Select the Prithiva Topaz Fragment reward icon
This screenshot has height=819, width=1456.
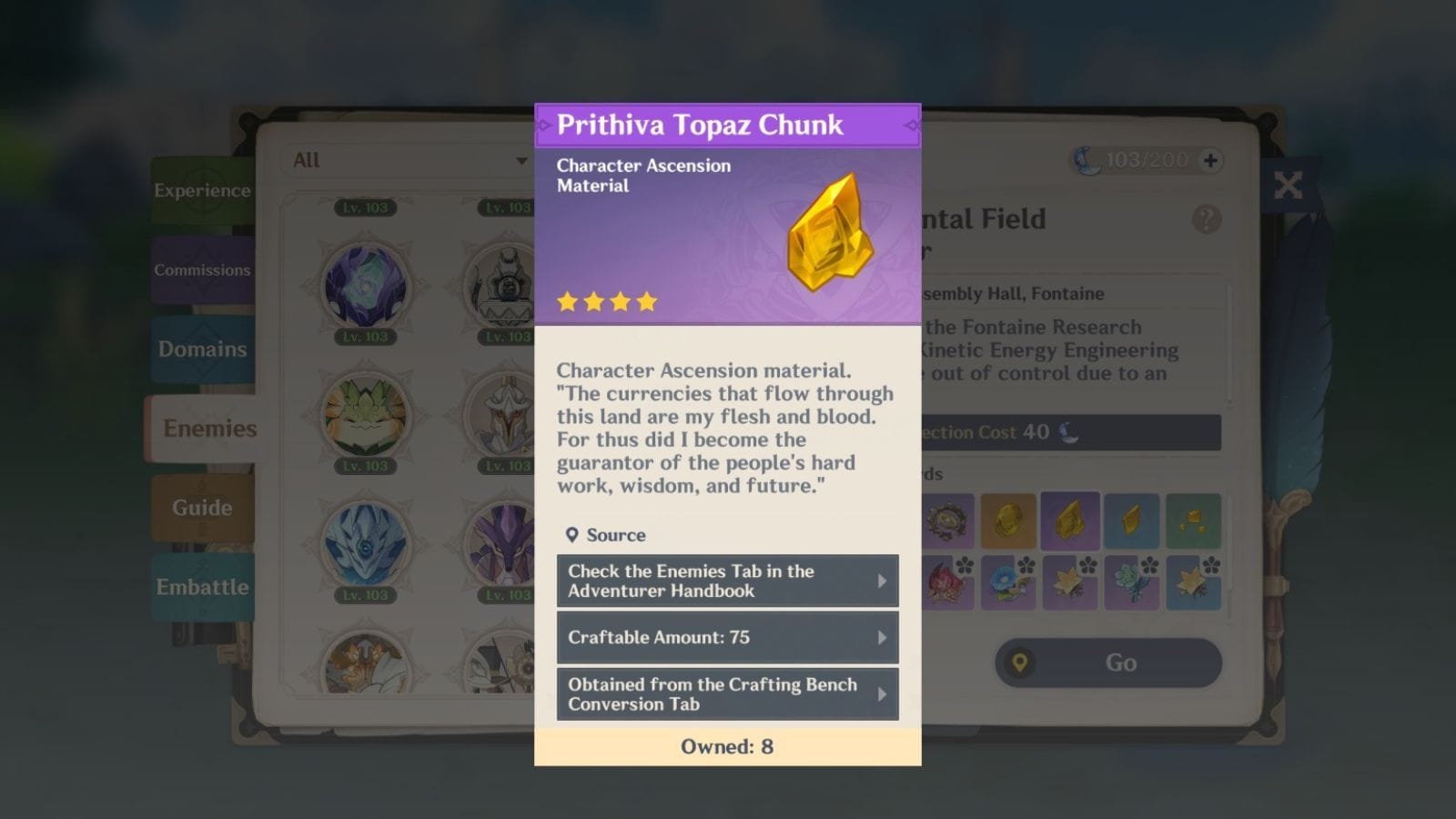click(x=1131, y=521)
